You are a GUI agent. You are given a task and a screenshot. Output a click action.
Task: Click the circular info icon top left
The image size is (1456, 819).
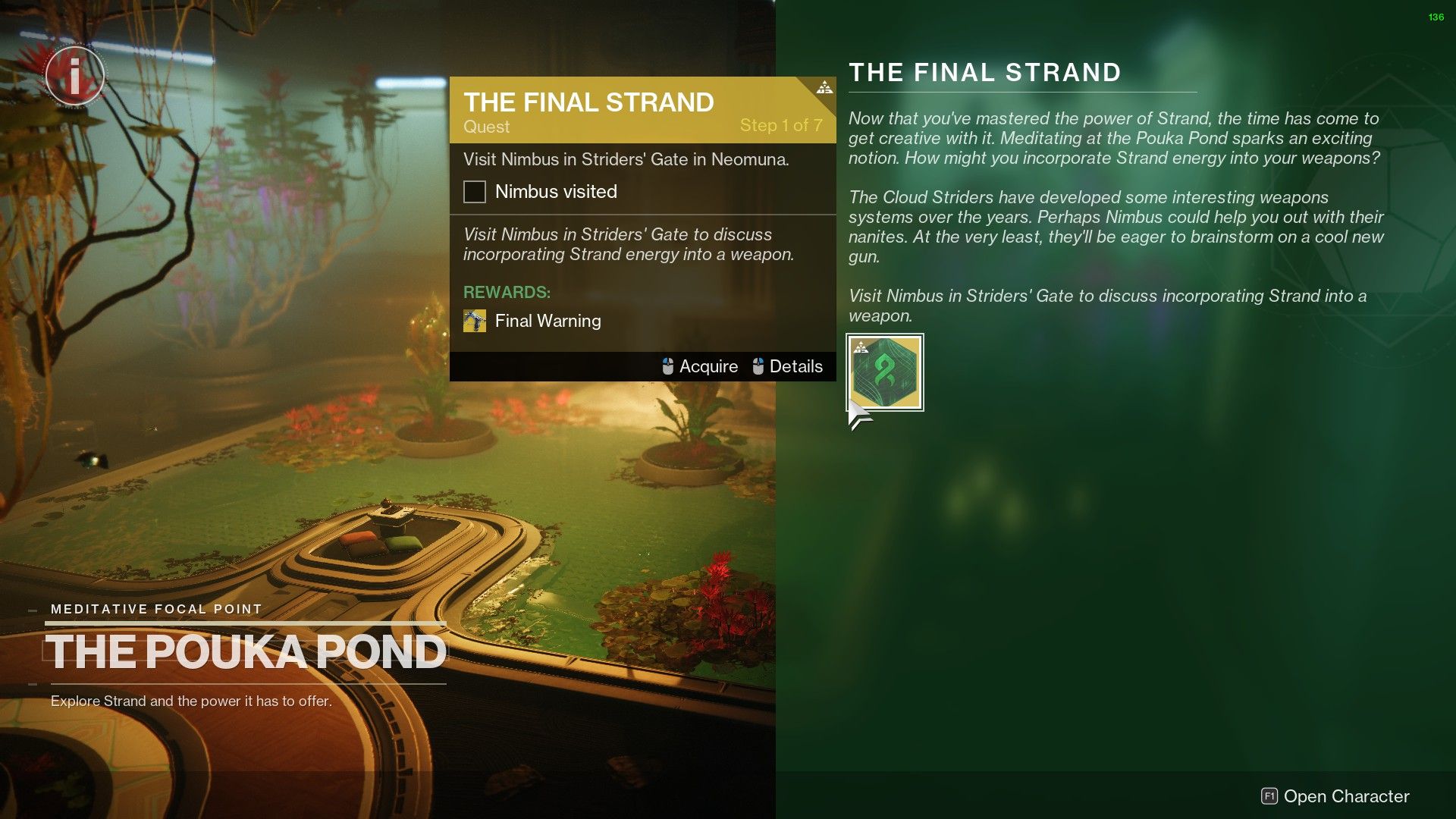[74, 74]
